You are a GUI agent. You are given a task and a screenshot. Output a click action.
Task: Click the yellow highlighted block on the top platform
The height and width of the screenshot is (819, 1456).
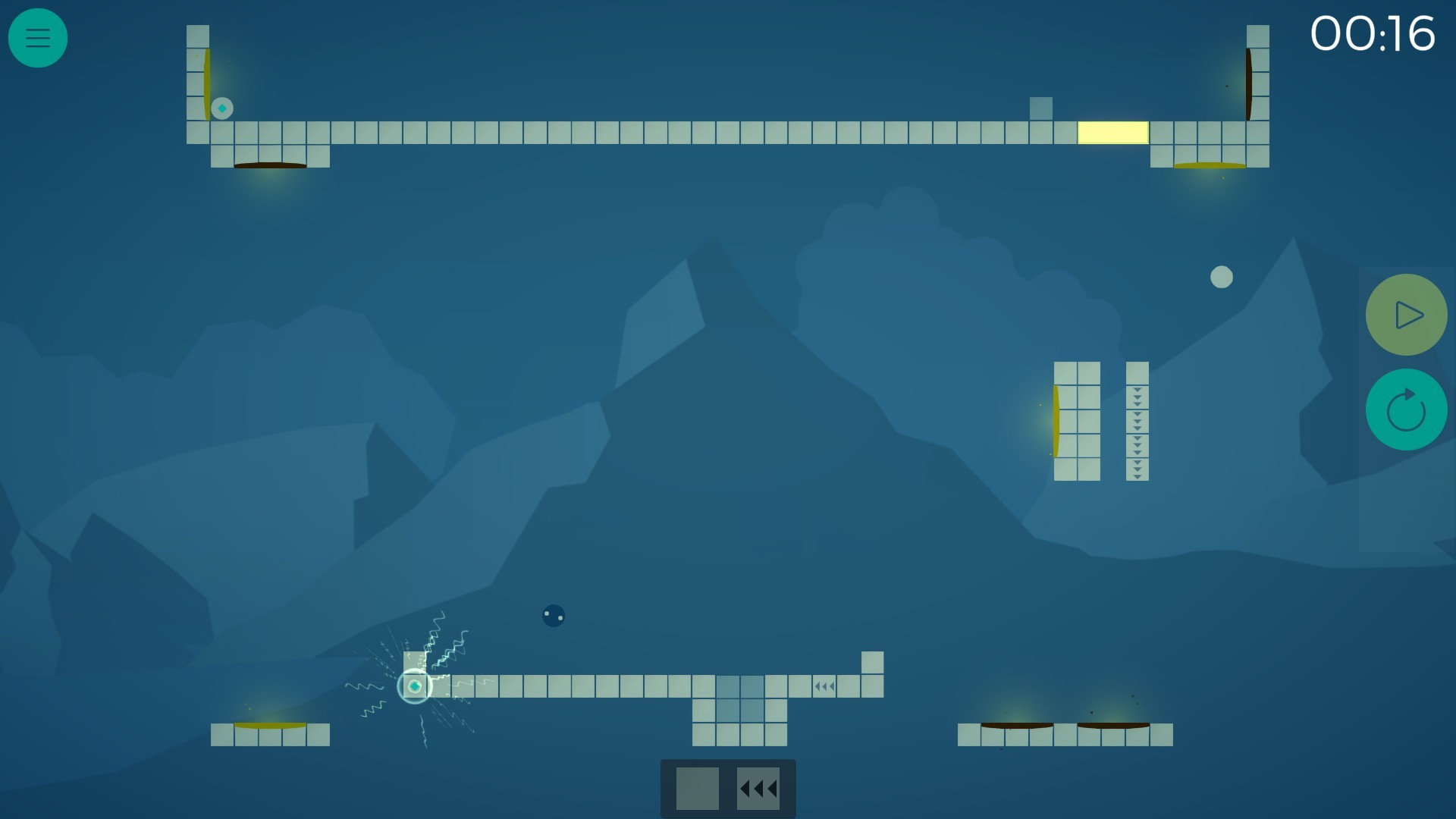[x=1112, y=132]
